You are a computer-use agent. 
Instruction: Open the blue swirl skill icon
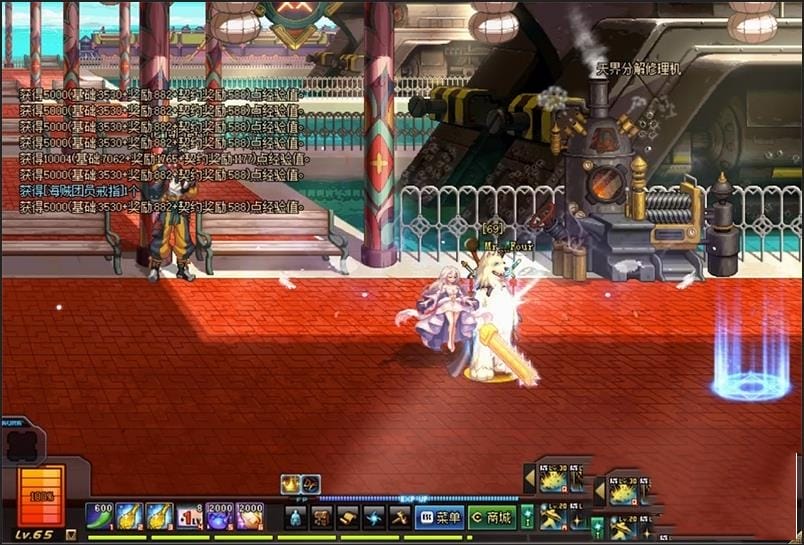pos(373,517)
